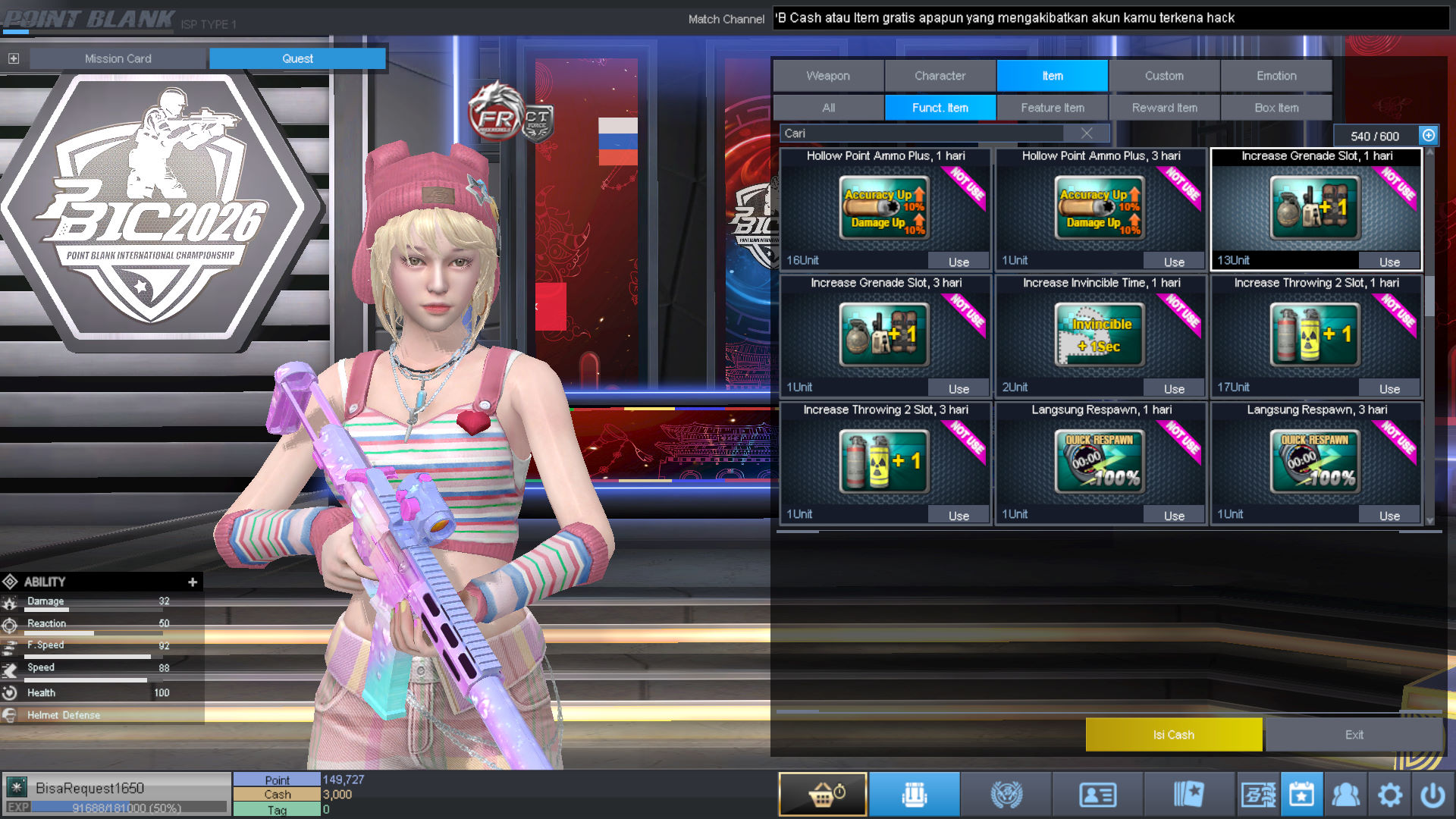This screenshot has width=1456, height=819.
Task: Open the Inventory backpack icon
Action: point(915,794)
